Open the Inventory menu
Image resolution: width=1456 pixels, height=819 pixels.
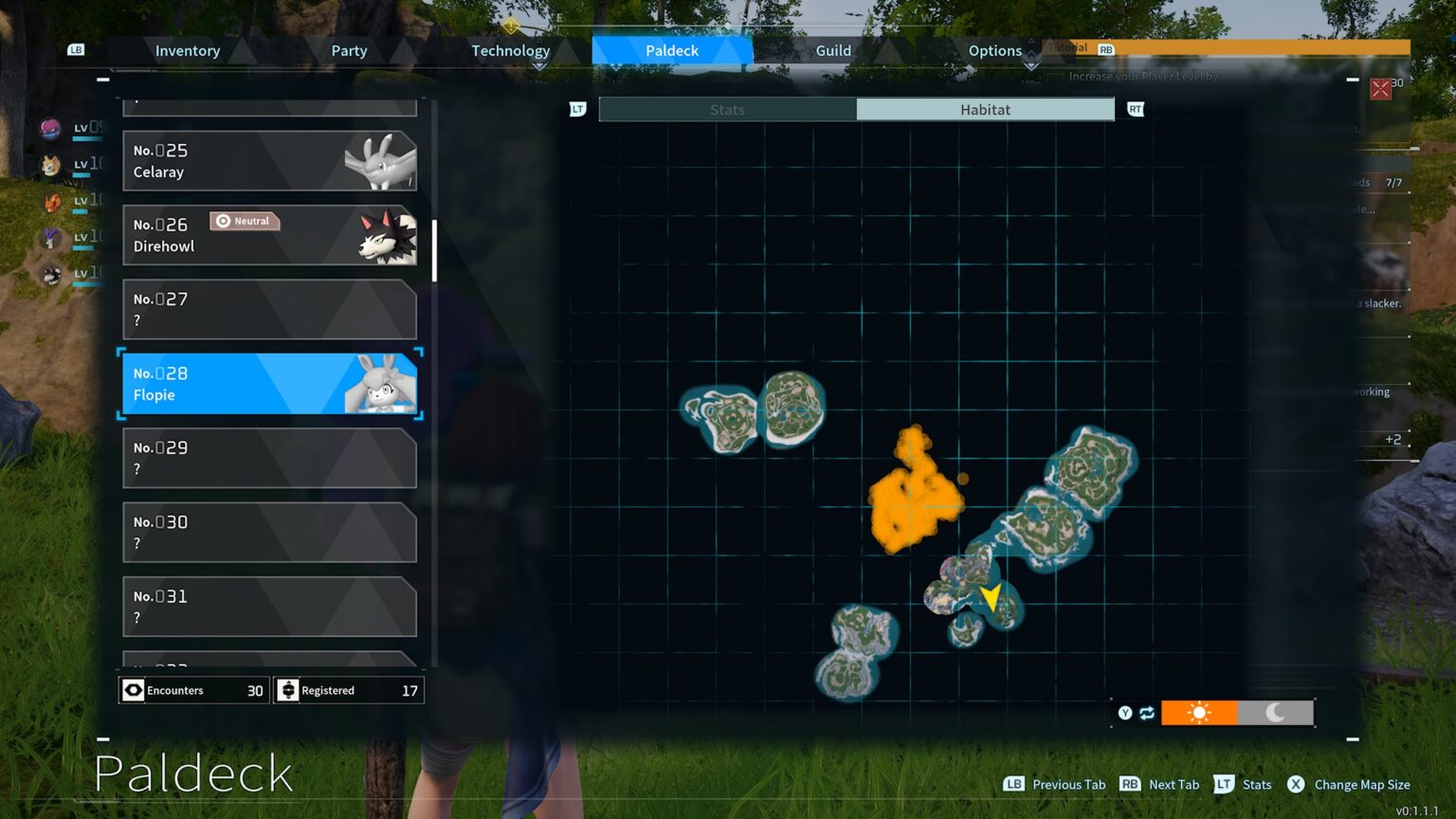pyautogui.click(x=187, y=50)
